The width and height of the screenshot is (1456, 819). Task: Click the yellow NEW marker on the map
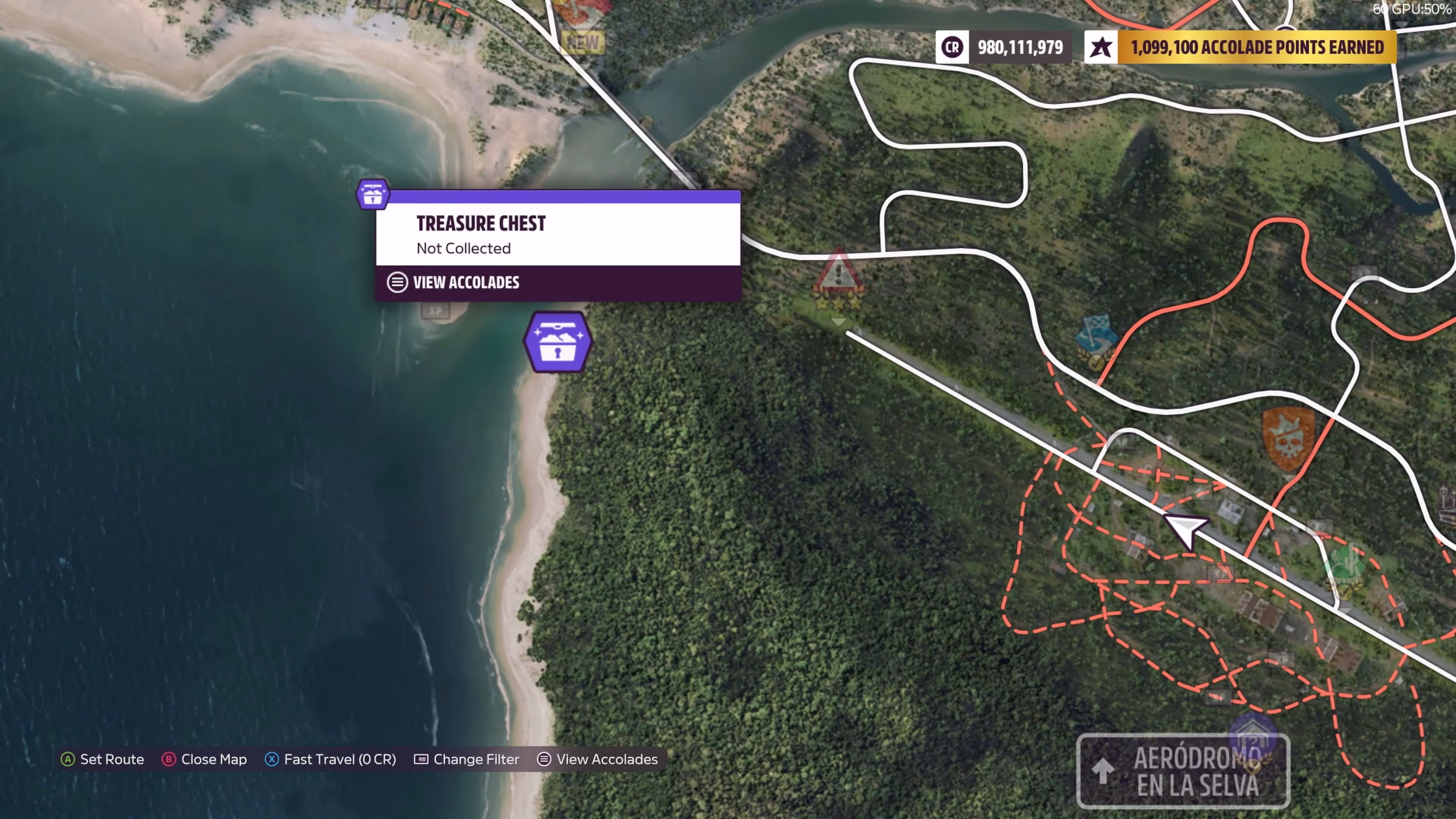583,42
